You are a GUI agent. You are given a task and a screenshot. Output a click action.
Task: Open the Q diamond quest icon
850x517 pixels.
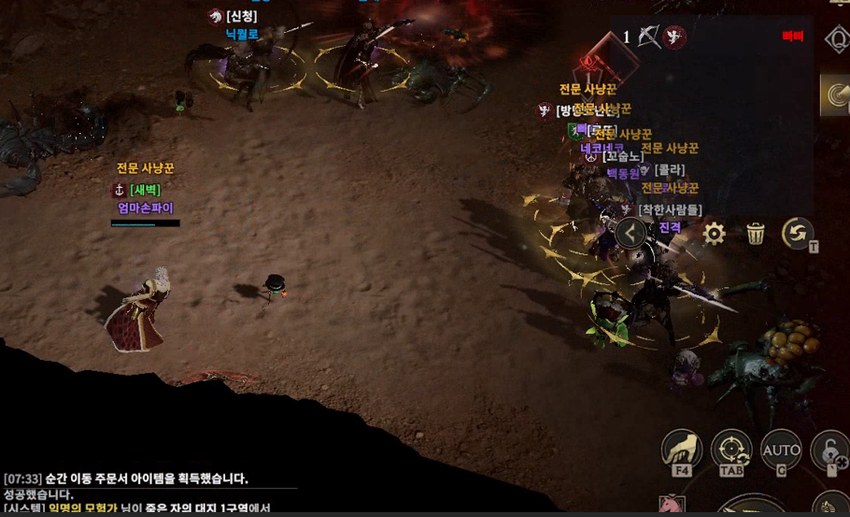(836, 39)
